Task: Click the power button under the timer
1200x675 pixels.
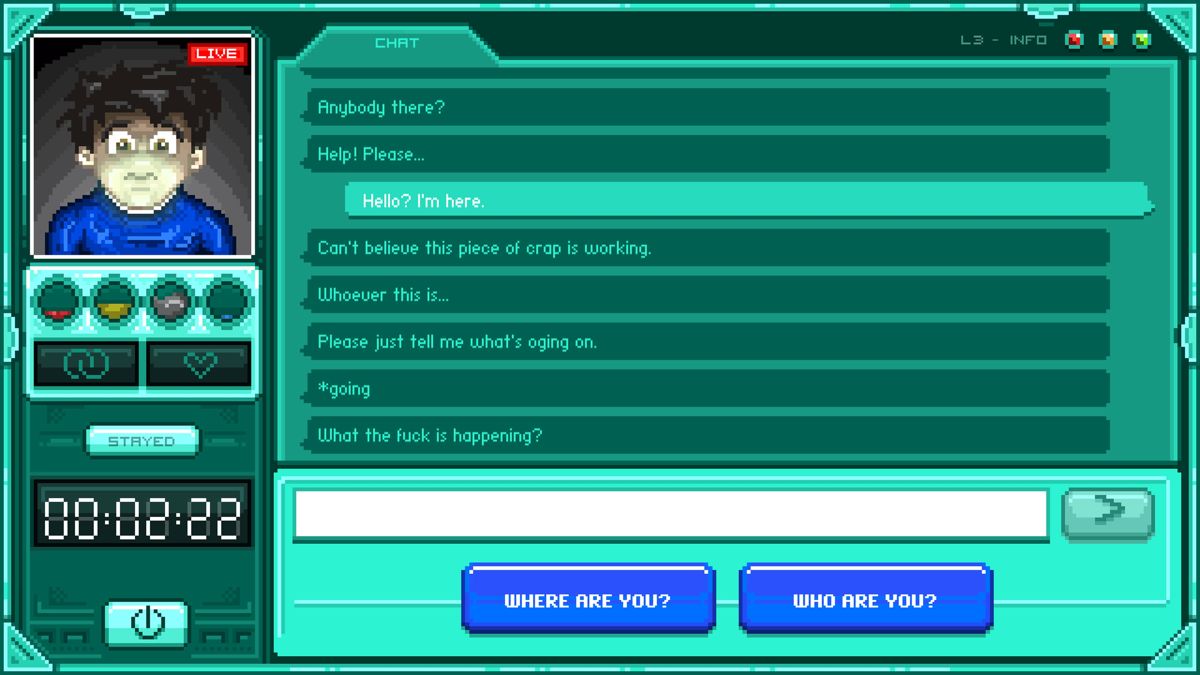Action: [147, 623]
